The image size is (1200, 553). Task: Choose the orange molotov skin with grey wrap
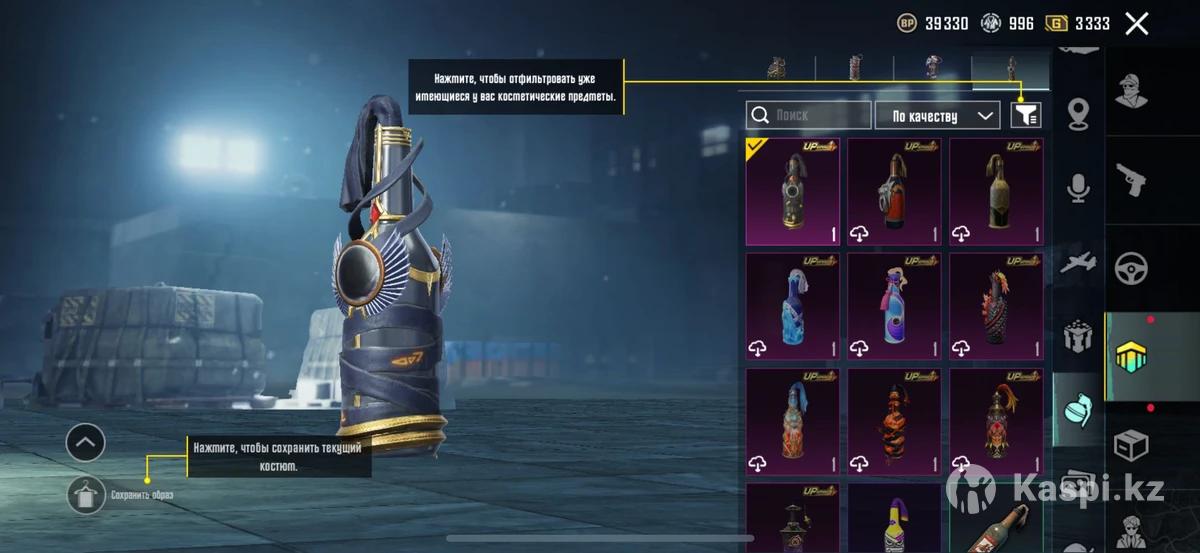click(x=895, y=191)
